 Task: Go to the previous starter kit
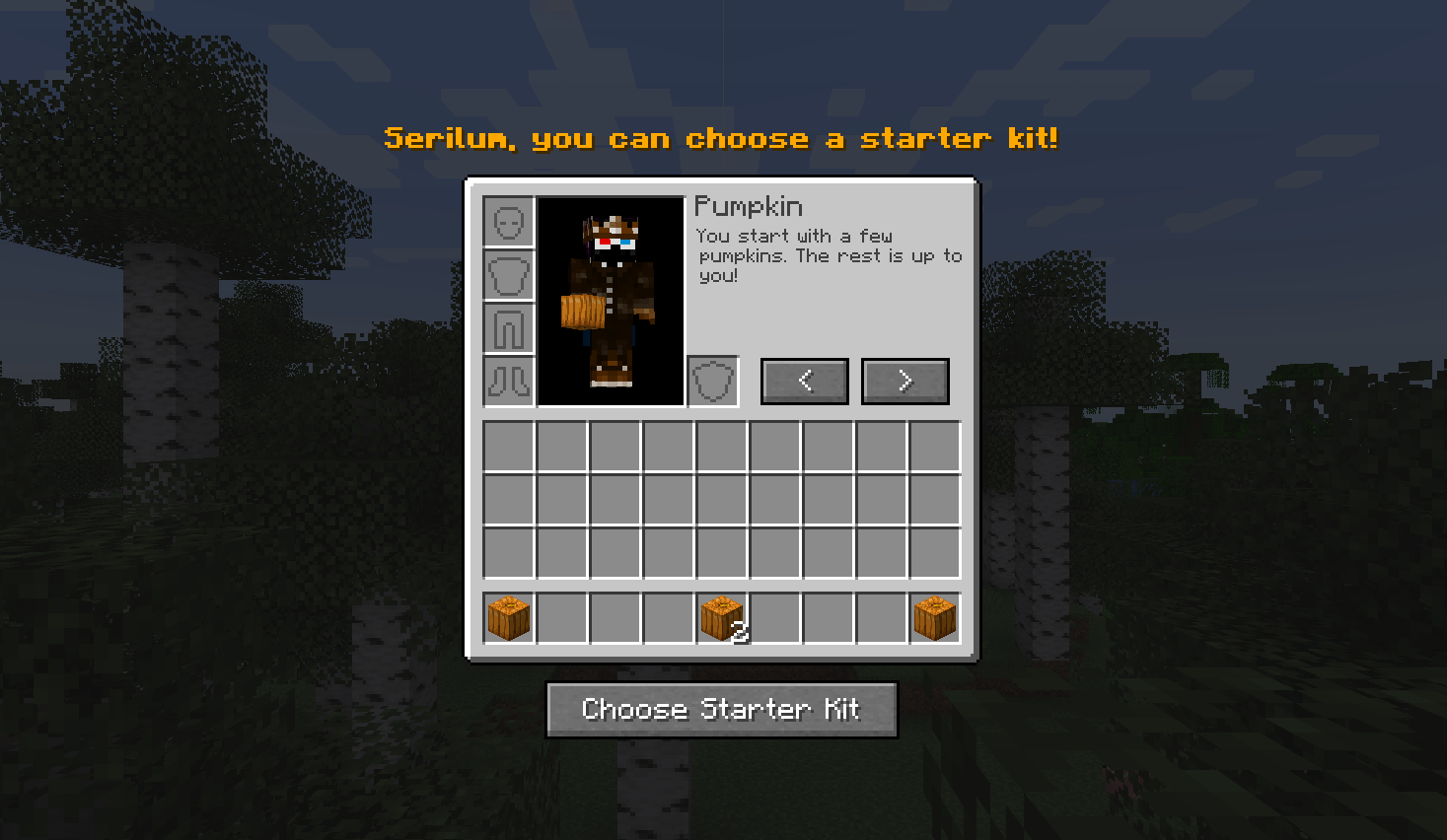(x=804, y=381)
